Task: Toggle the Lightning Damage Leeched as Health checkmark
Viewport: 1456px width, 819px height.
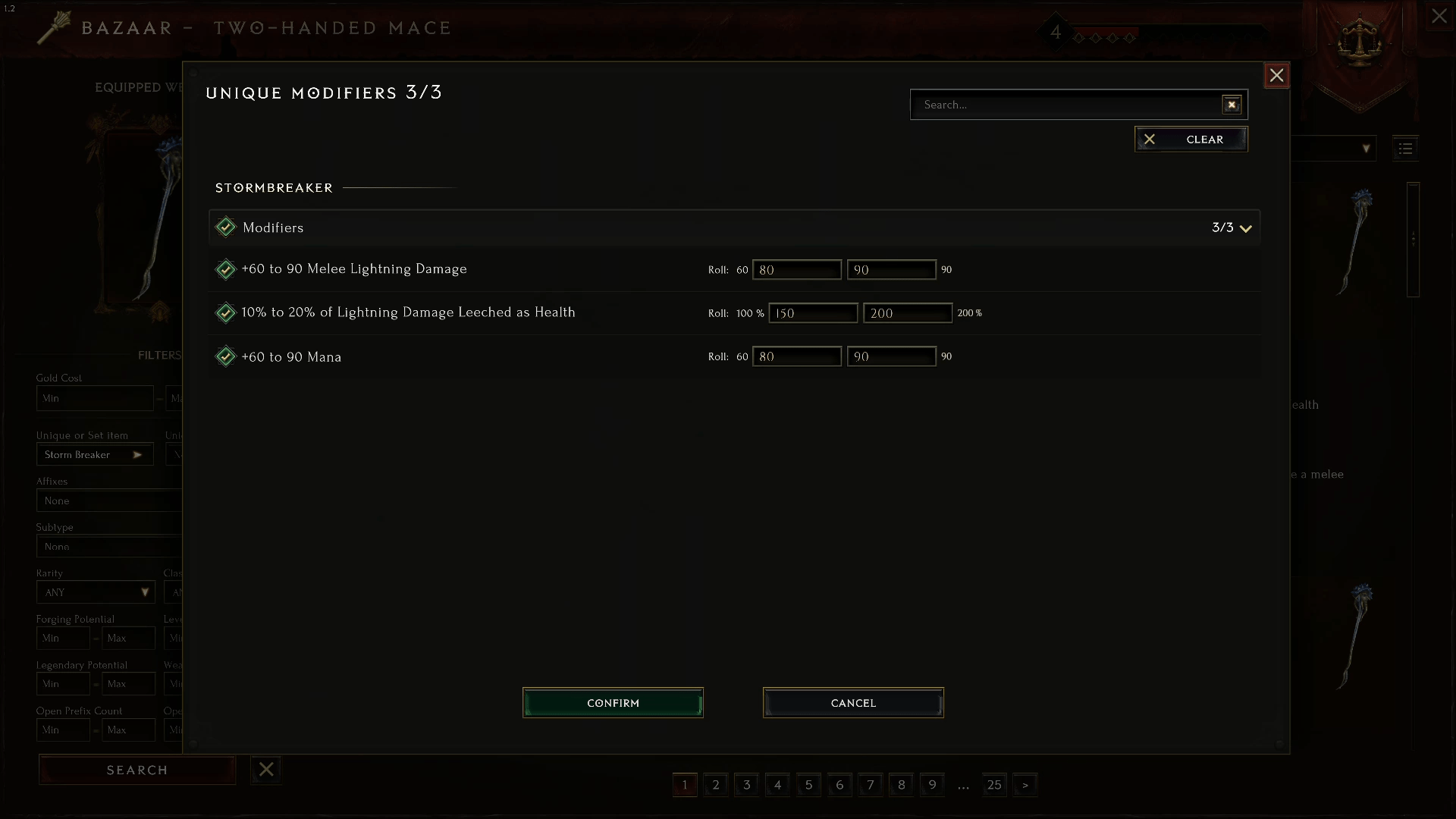Action: pyautogui.click(x=226, y=312)
